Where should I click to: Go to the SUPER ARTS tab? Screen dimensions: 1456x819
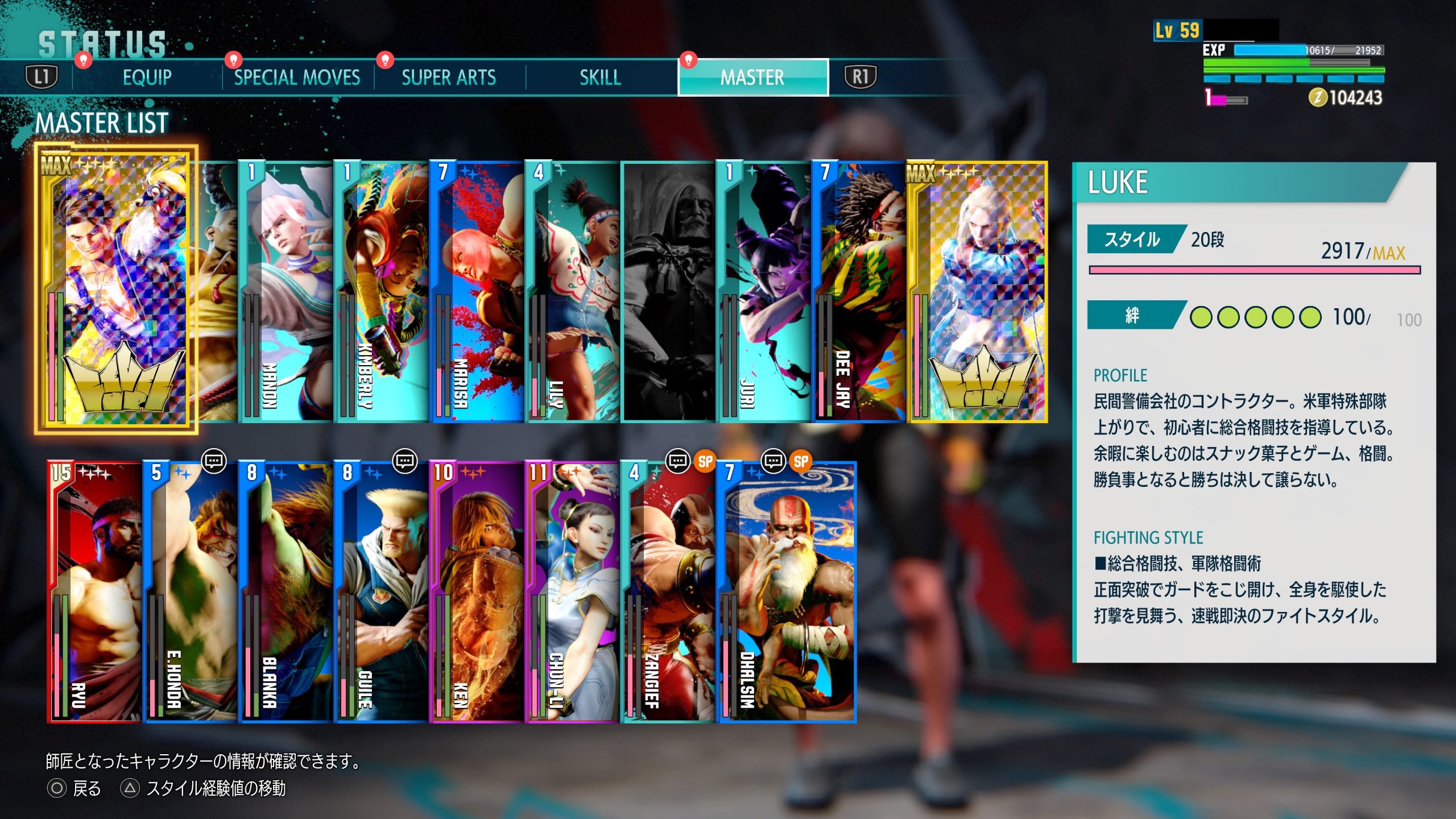448,77
